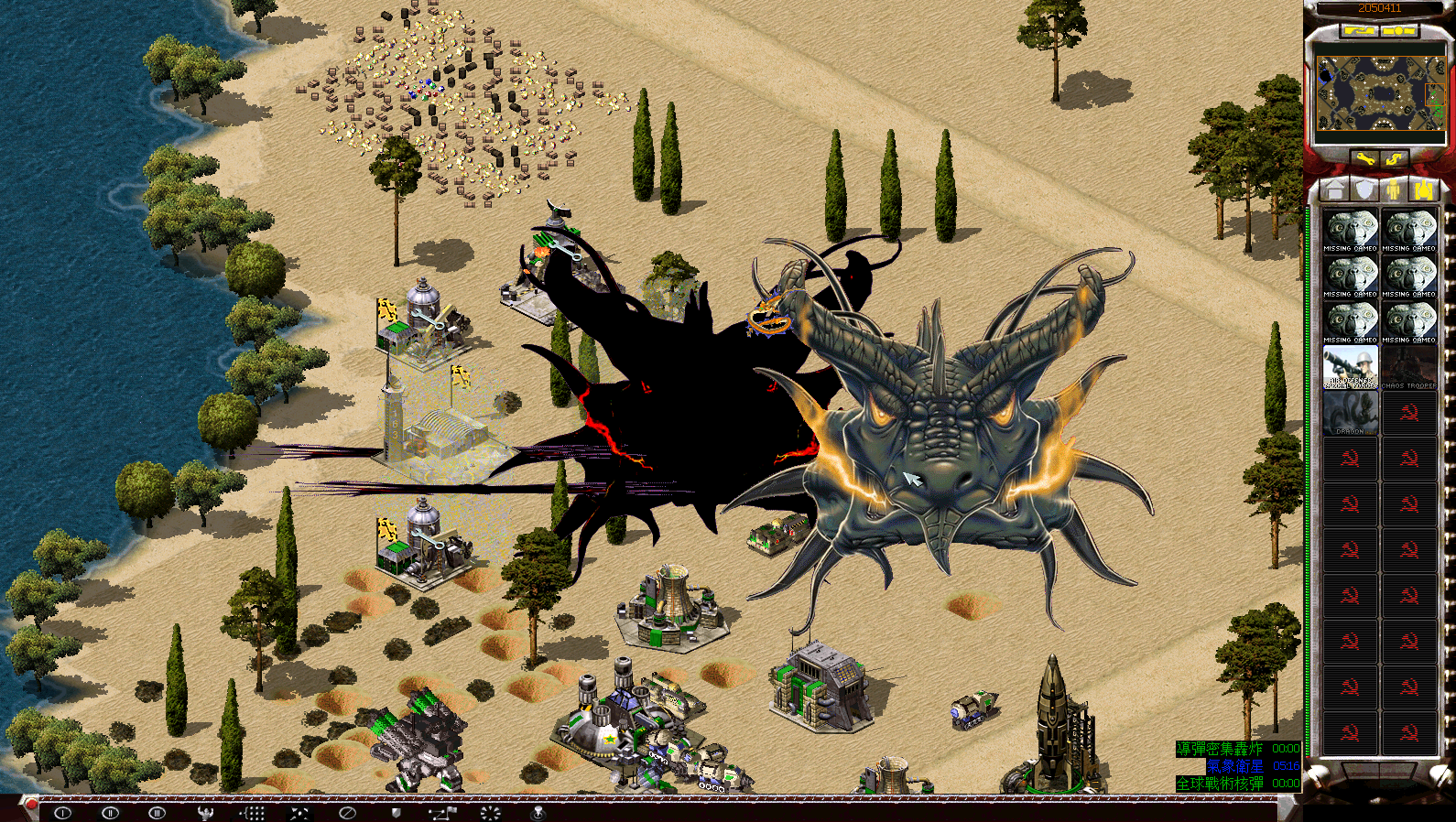Viewport: 1456px width, 822px height.
Task: Select control group III button
Action: click(158, 812)
